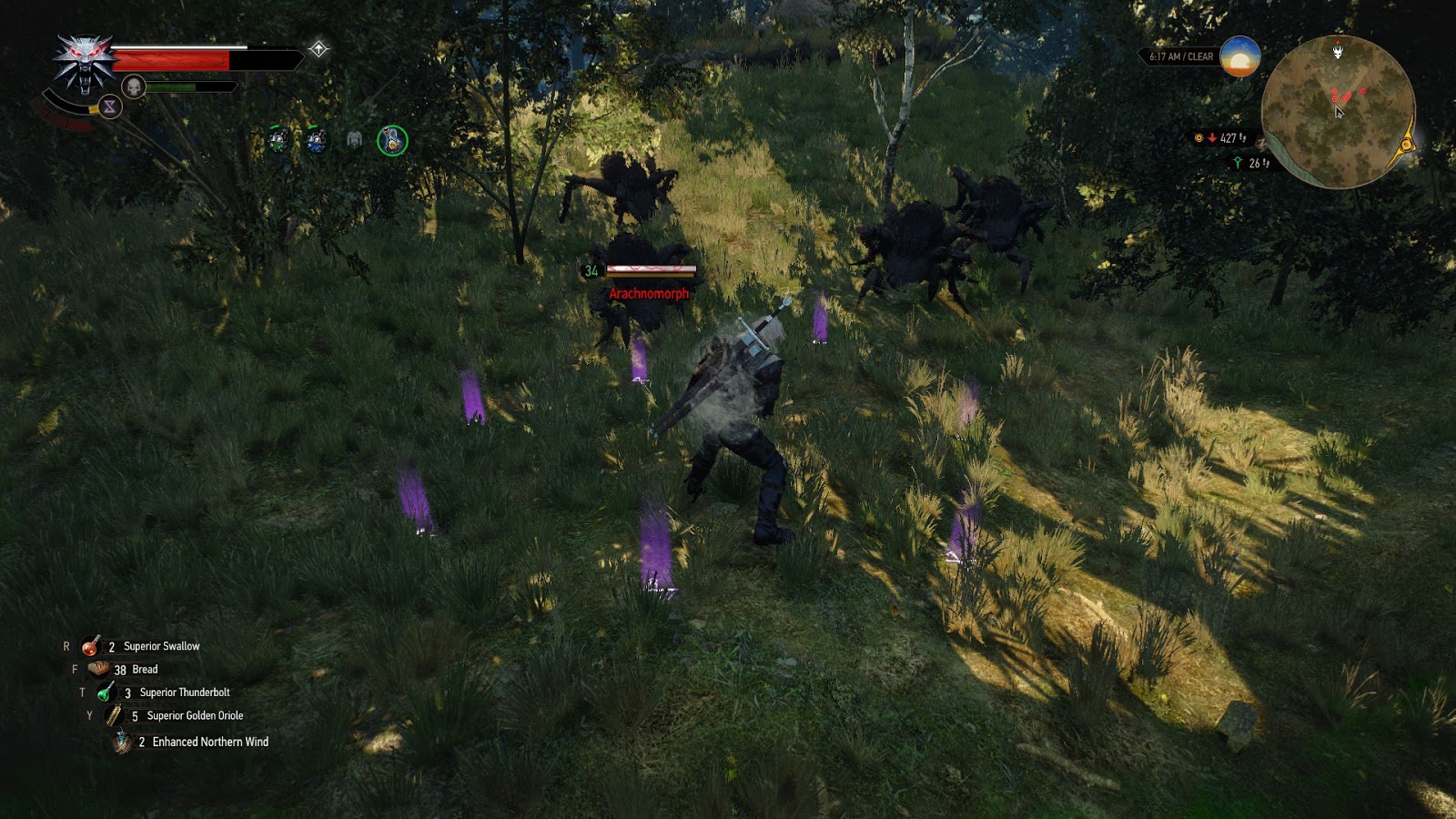The width and height of the screenshot is (1456, 819).
Task: Click the skull icon on enemy level bar
Action: click(135, 88)
